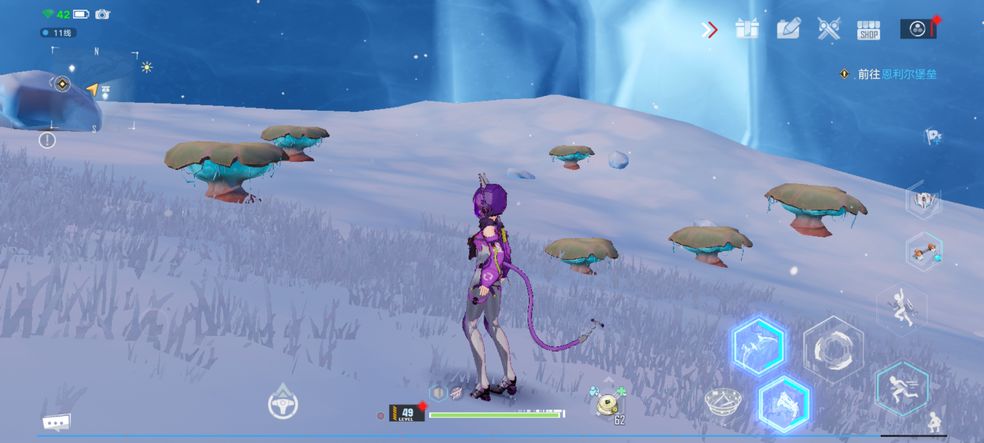Tap the vehicle steering wheel button
The height and width of the screenshot is (443, 984).
(x=283, y=403)
